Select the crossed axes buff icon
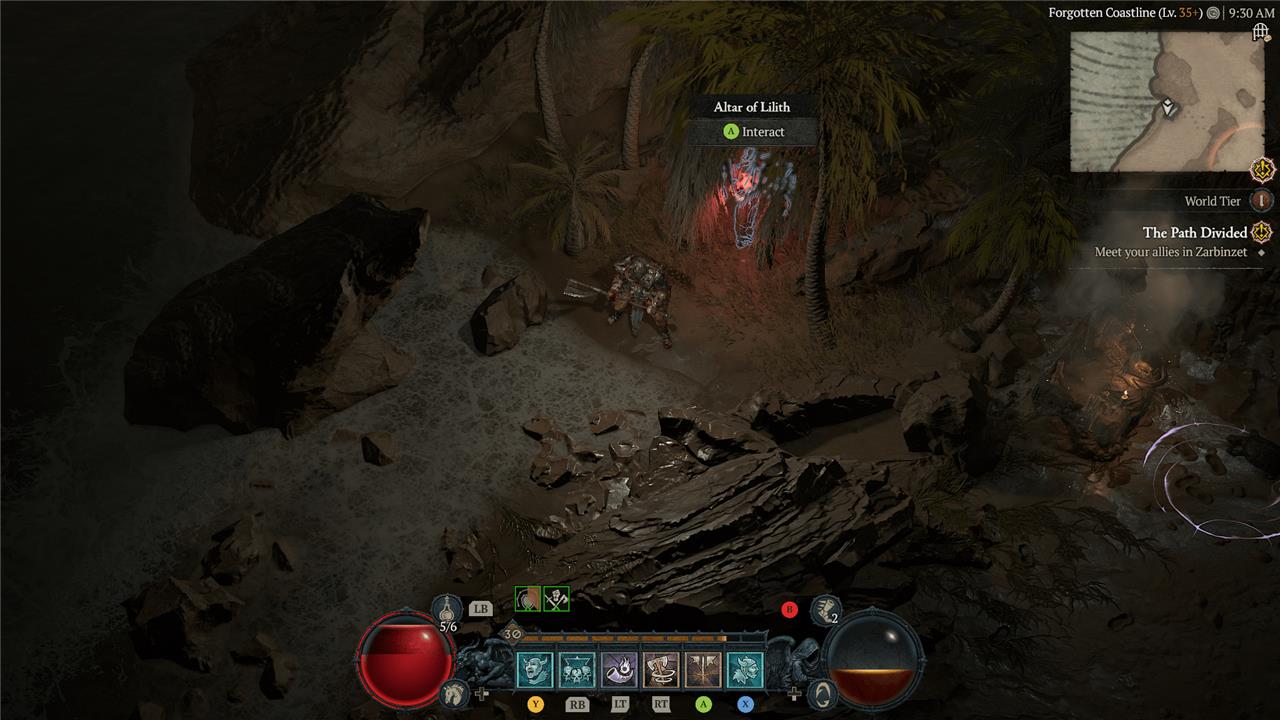 tap(556, 599)
